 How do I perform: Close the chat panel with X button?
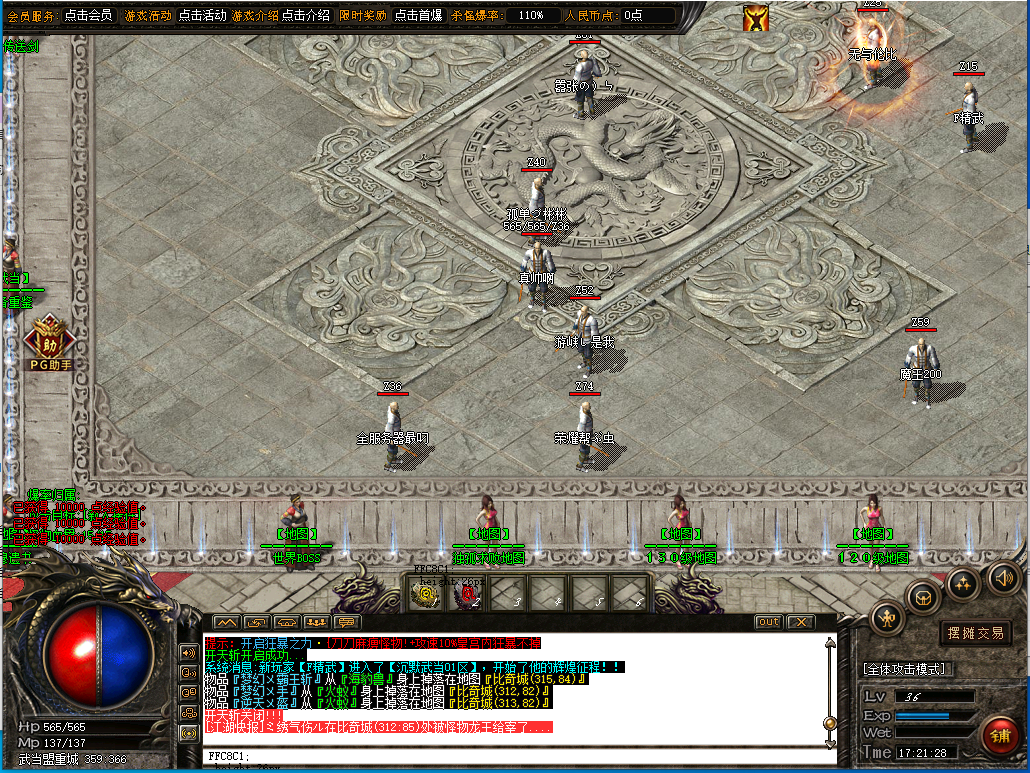point(800,622)
